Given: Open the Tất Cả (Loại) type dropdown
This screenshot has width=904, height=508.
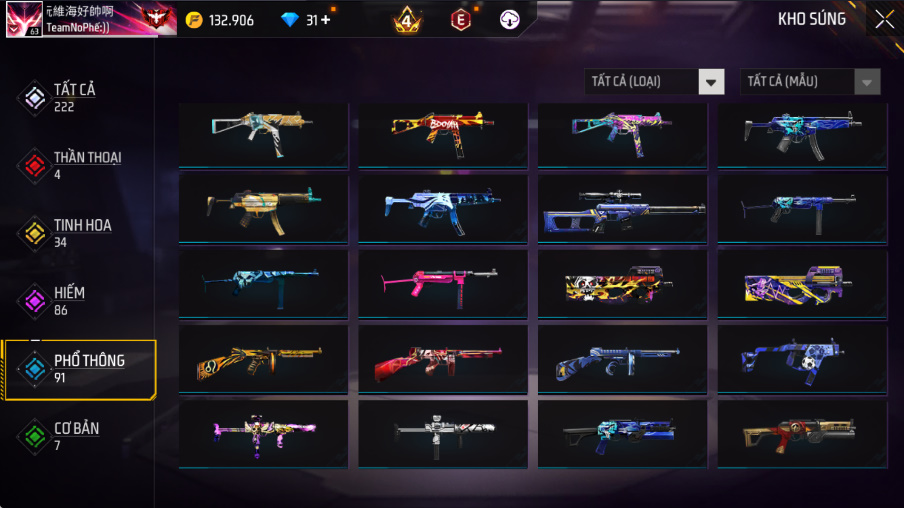Looking at the screenshot, I should click(x=654, y=82).
